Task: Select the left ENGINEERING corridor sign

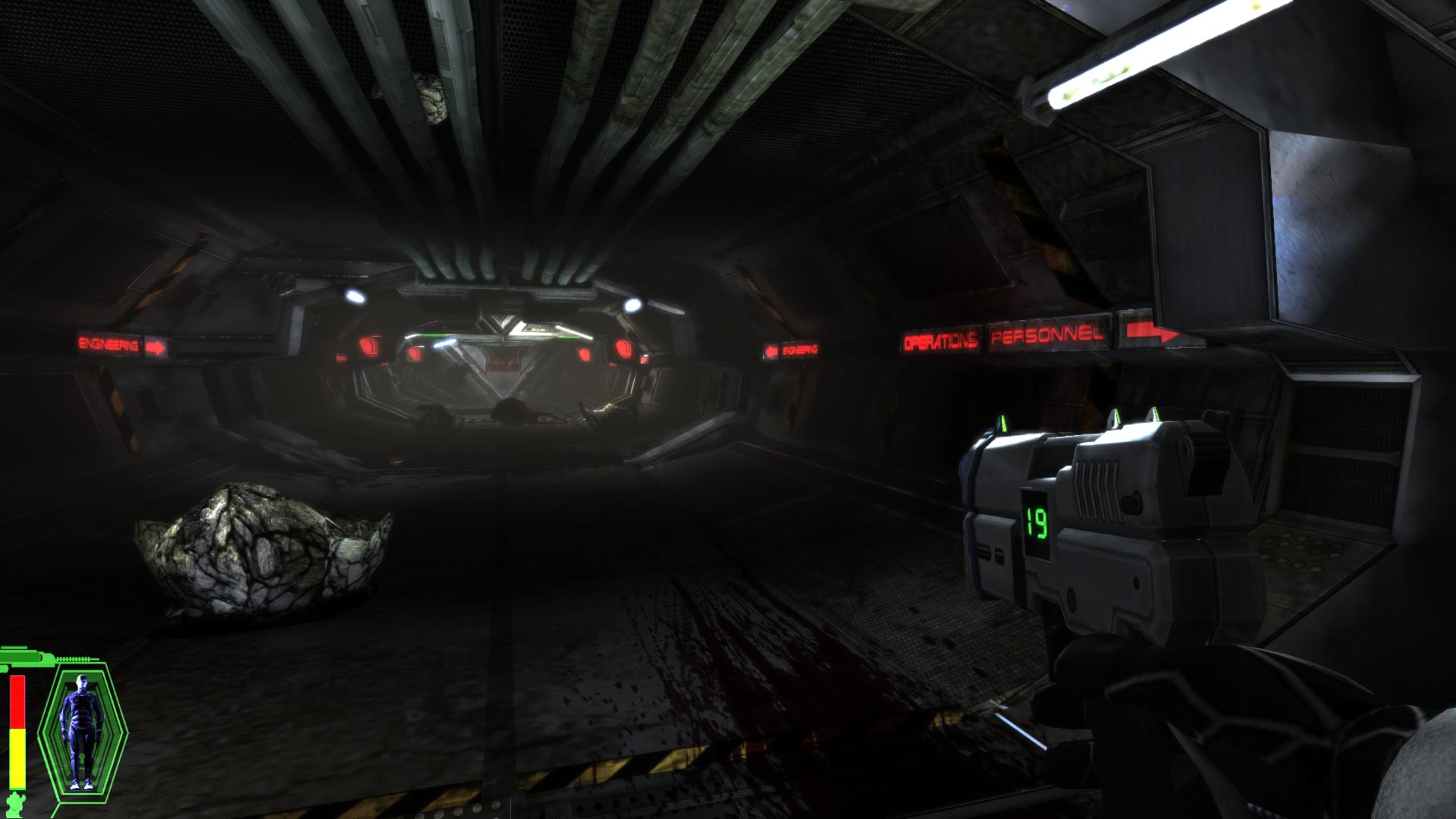Action: 108,343
